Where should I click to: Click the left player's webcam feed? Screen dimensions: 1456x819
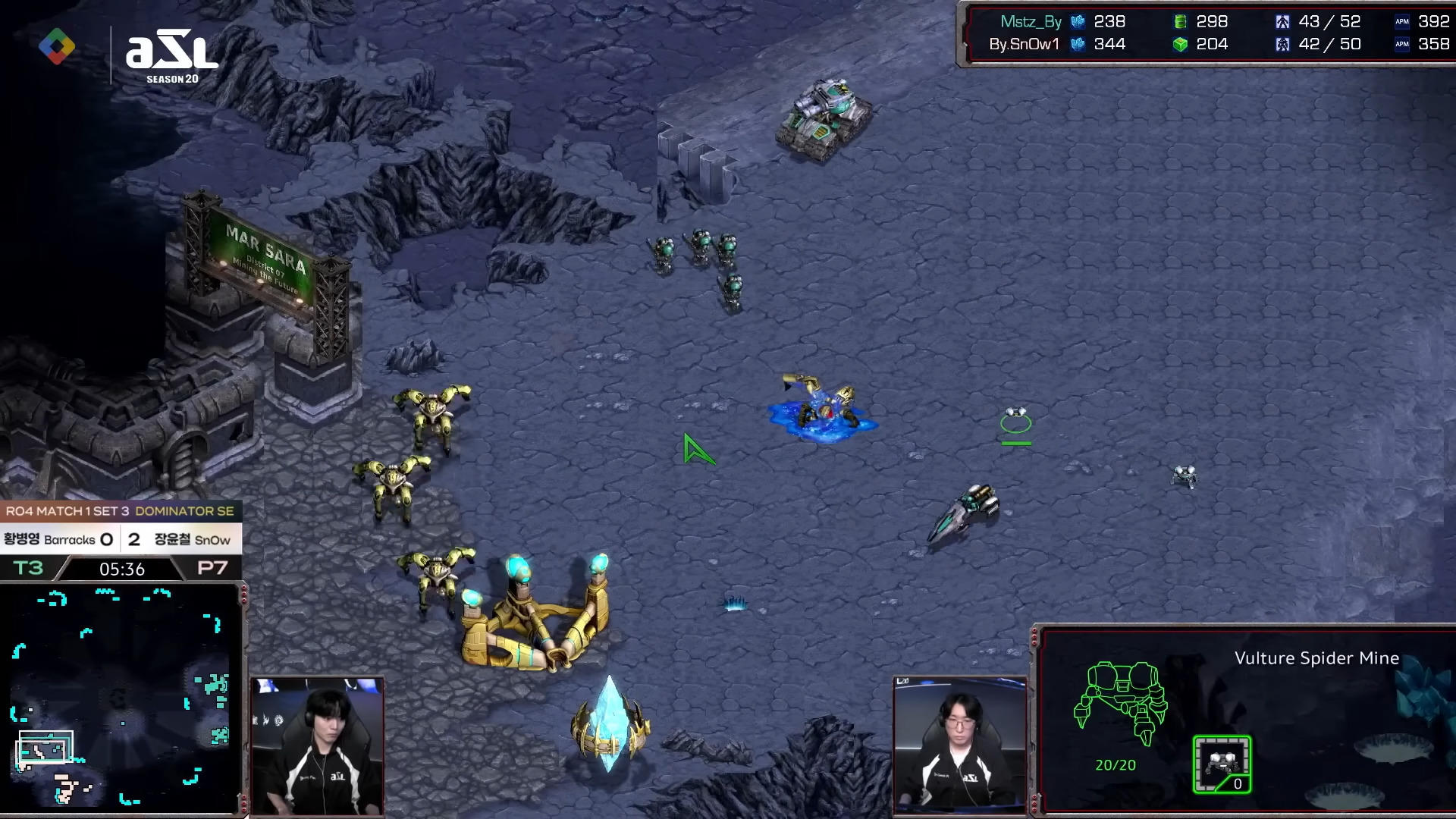pyautogui.click(x=317, y=746)
